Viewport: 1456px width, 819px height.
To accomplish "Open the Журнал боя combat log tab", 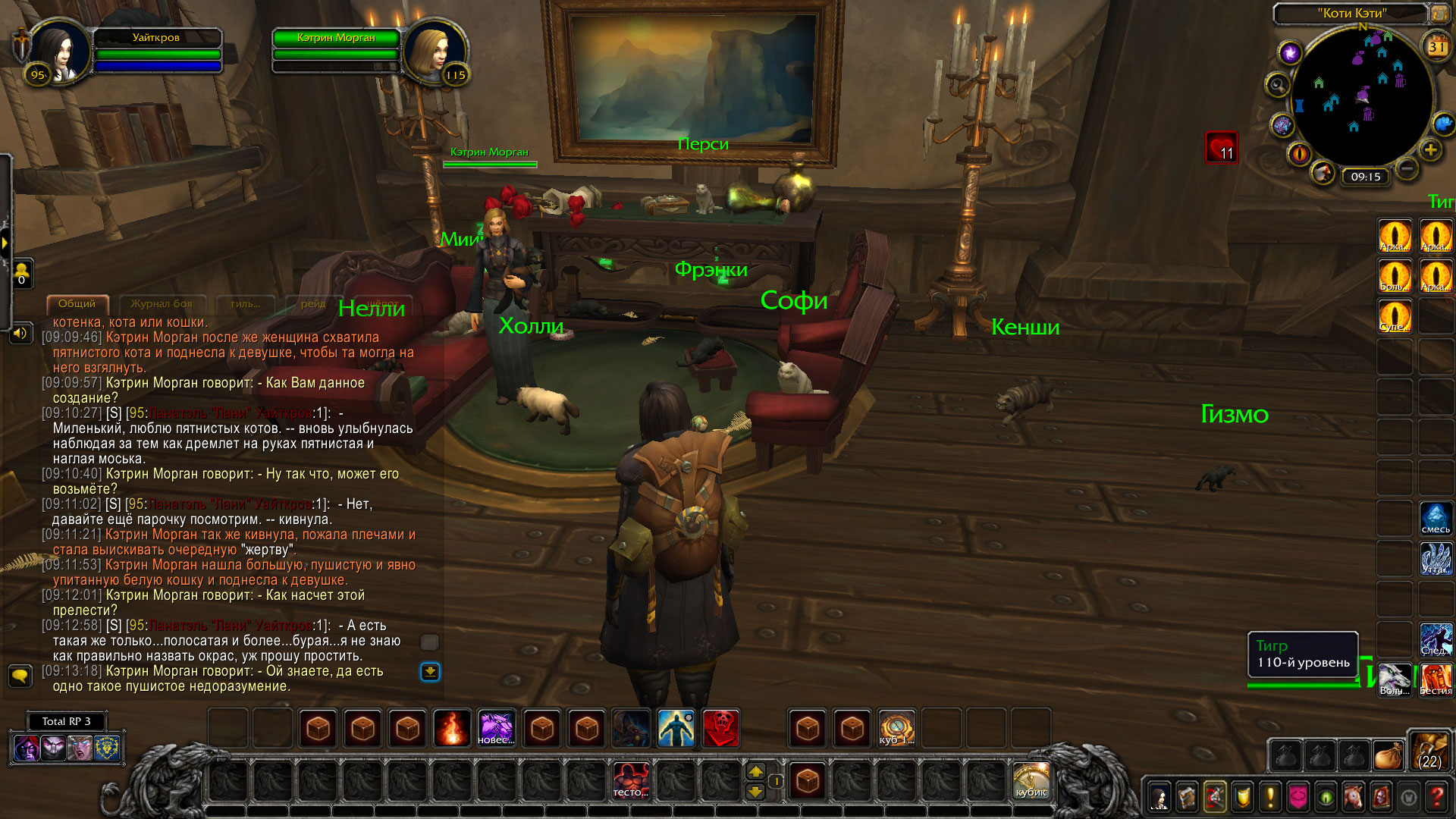I will click(x=162, y=303).
